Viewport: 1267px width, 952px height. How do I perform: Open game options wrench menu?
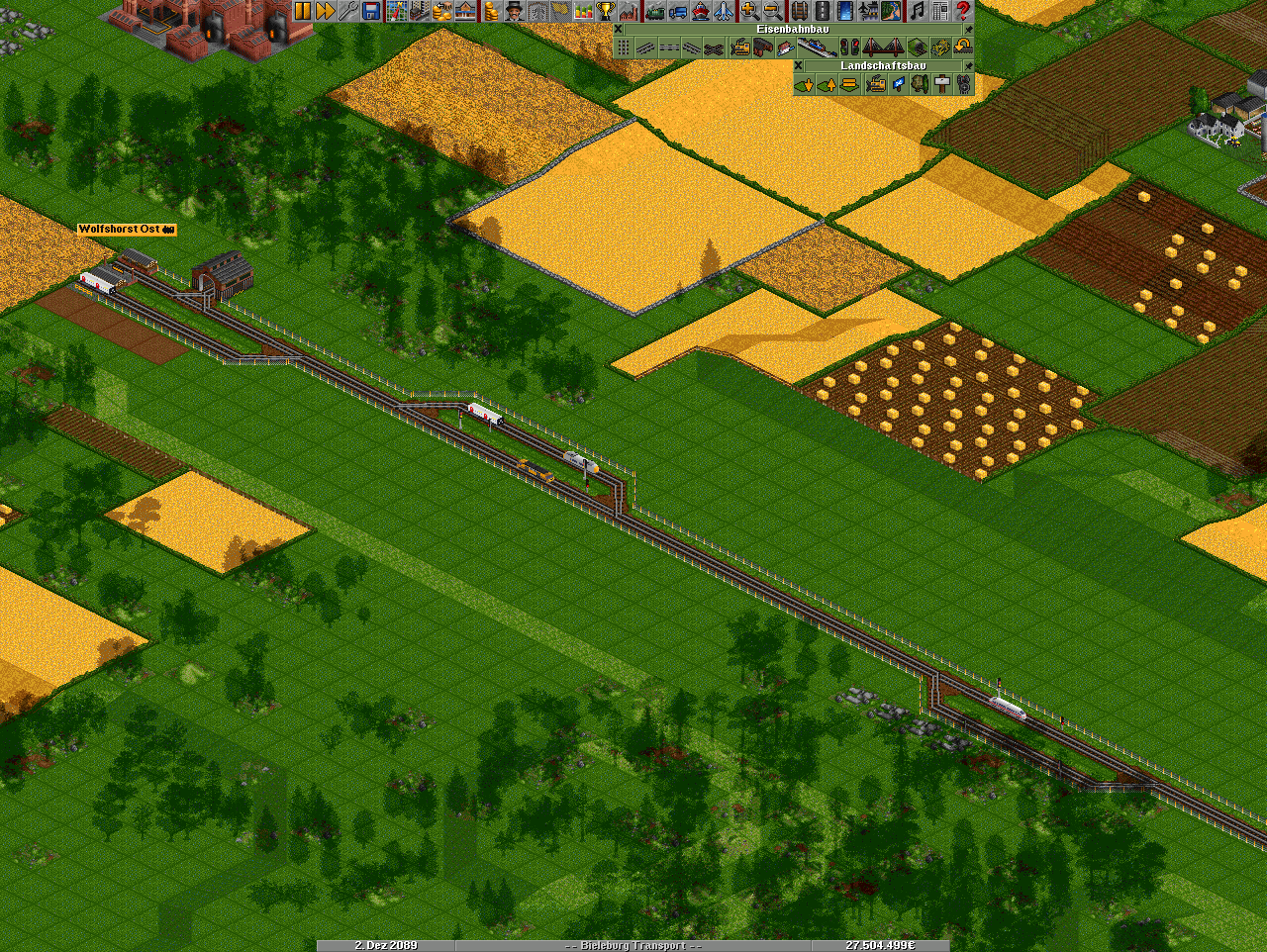347,11
